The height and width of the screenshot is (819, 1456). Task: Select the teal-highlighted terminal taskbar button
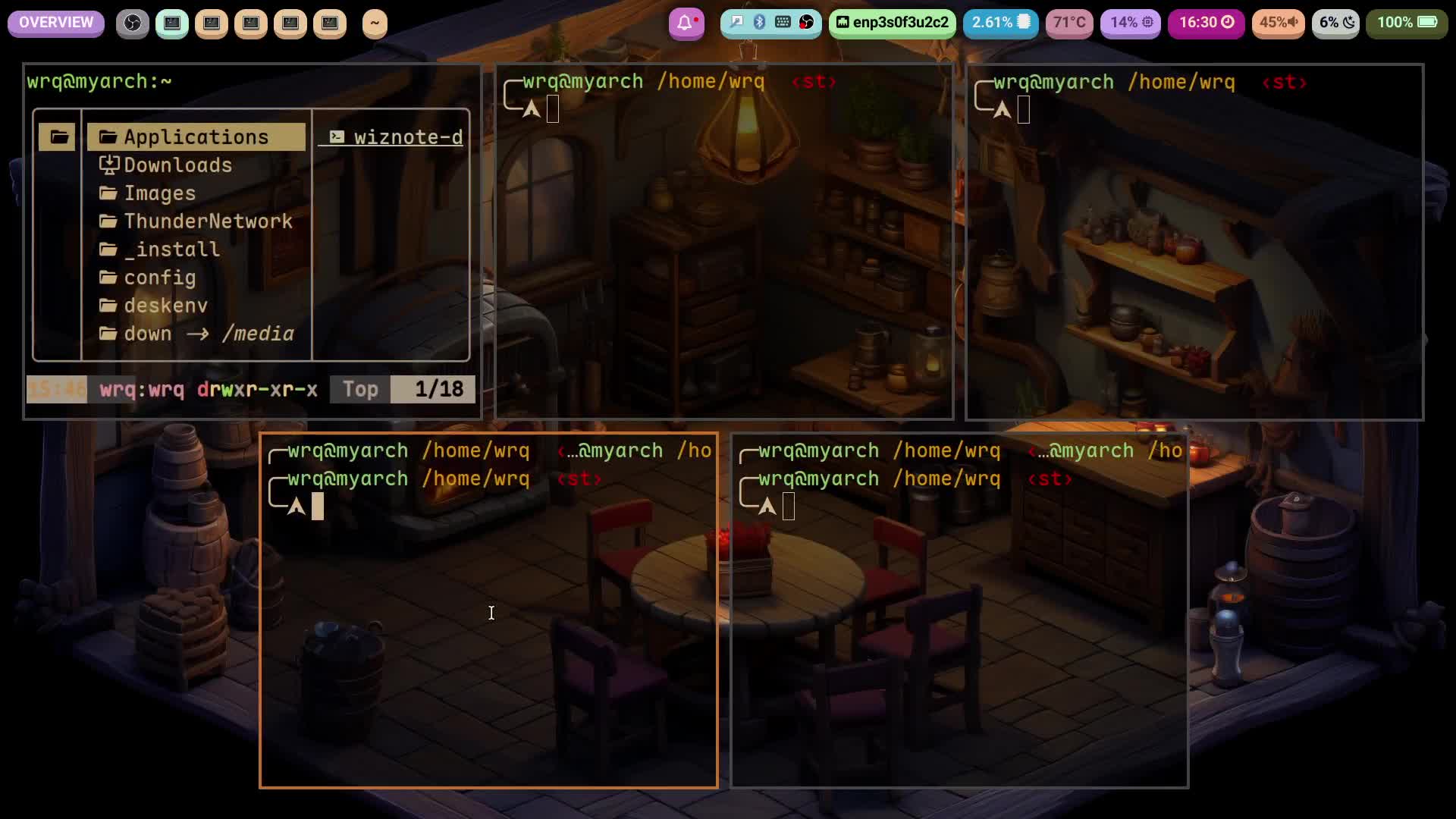172,24
